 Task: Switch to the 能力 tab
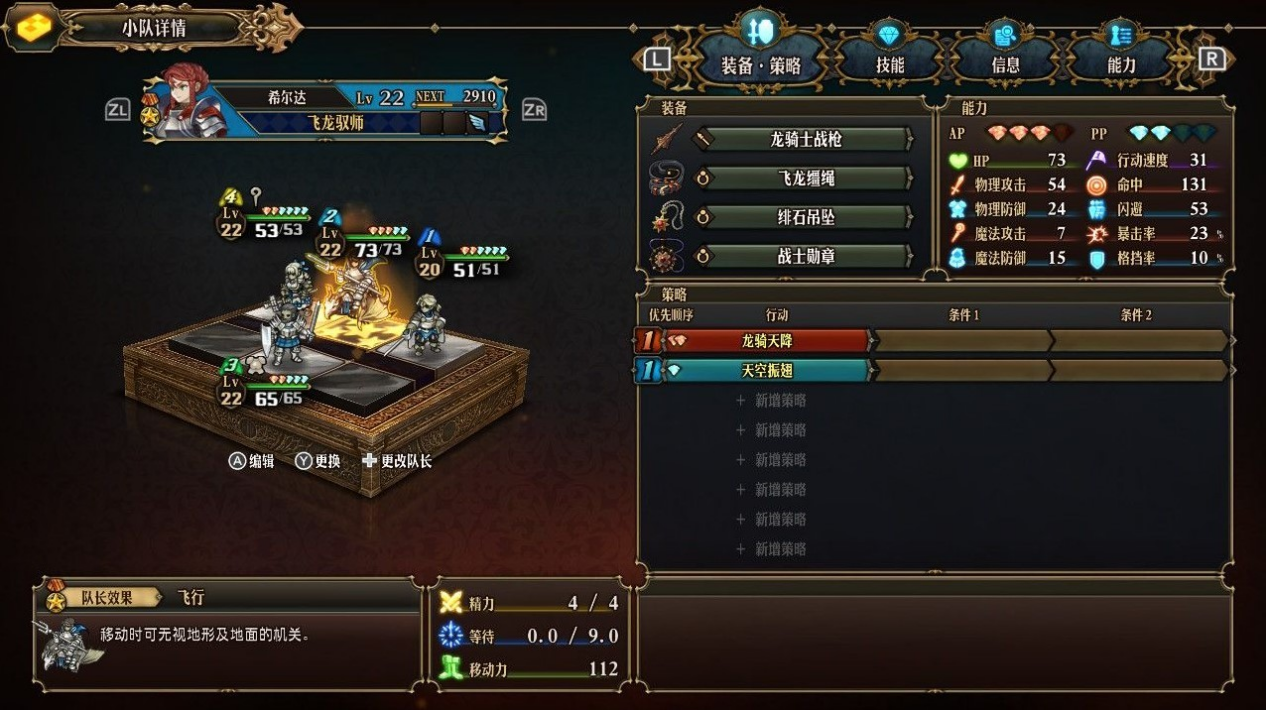tap(1121, 63)
